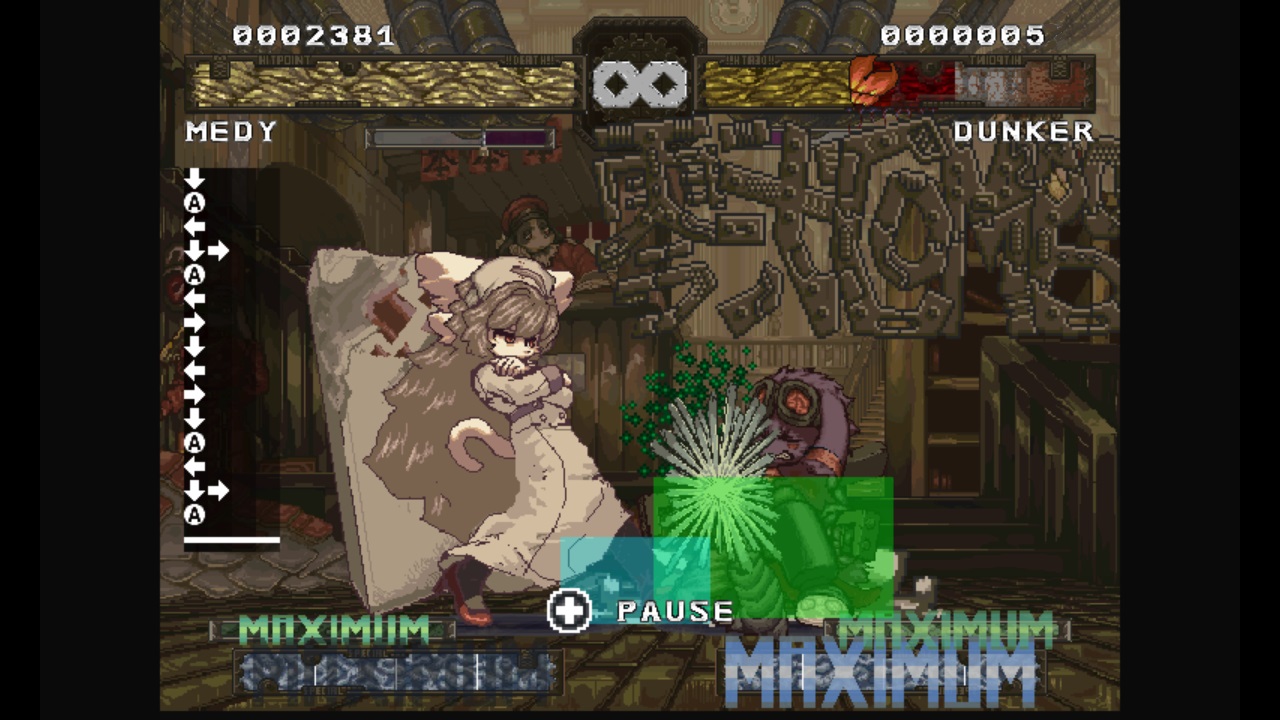Screen dimensions: 1280x720
Task: Click the bottommost circled A input icon
Action: click(194, 513)
